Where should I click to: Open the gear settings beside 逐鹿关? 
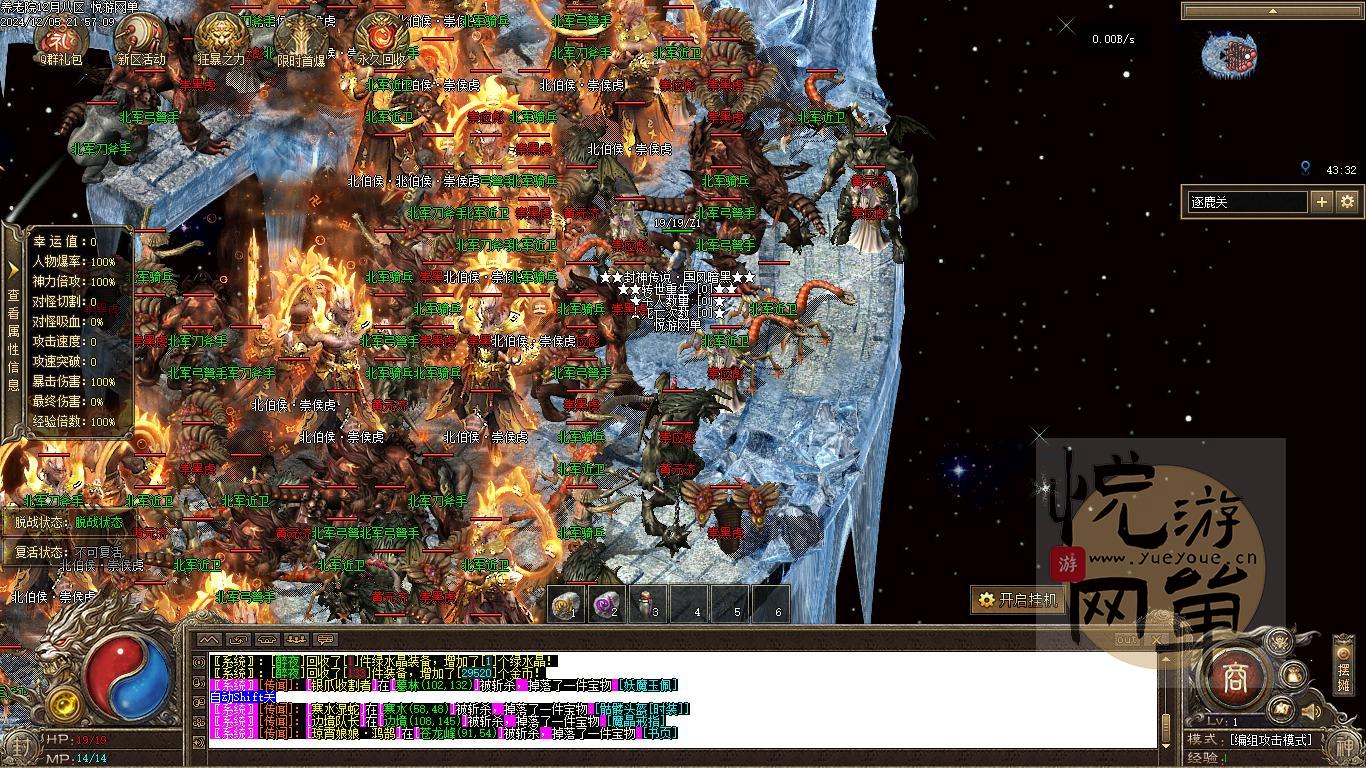tap(1347, 202)
